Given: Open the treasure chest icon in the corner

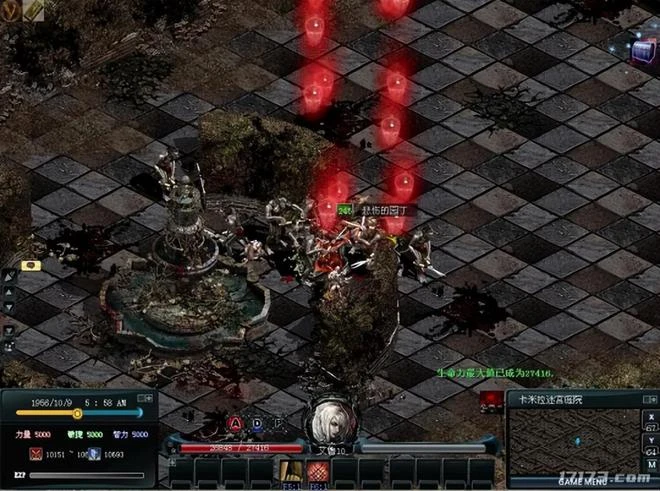Looking at the screenshot, I should click(643, 46).
